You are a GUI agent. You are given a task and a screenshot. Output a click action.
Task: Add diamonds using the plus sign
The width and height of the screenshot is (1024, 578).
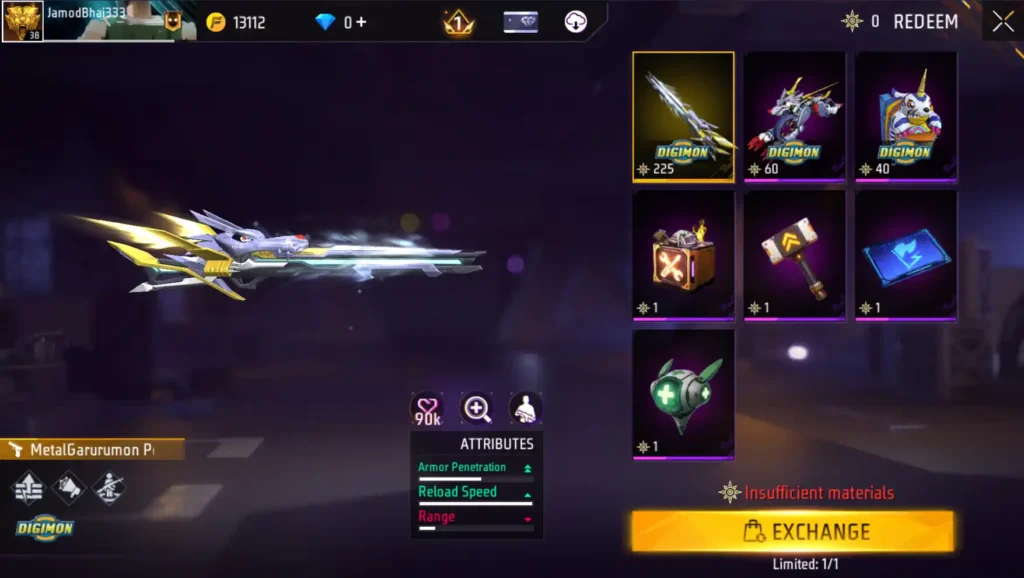coord(361,22)
